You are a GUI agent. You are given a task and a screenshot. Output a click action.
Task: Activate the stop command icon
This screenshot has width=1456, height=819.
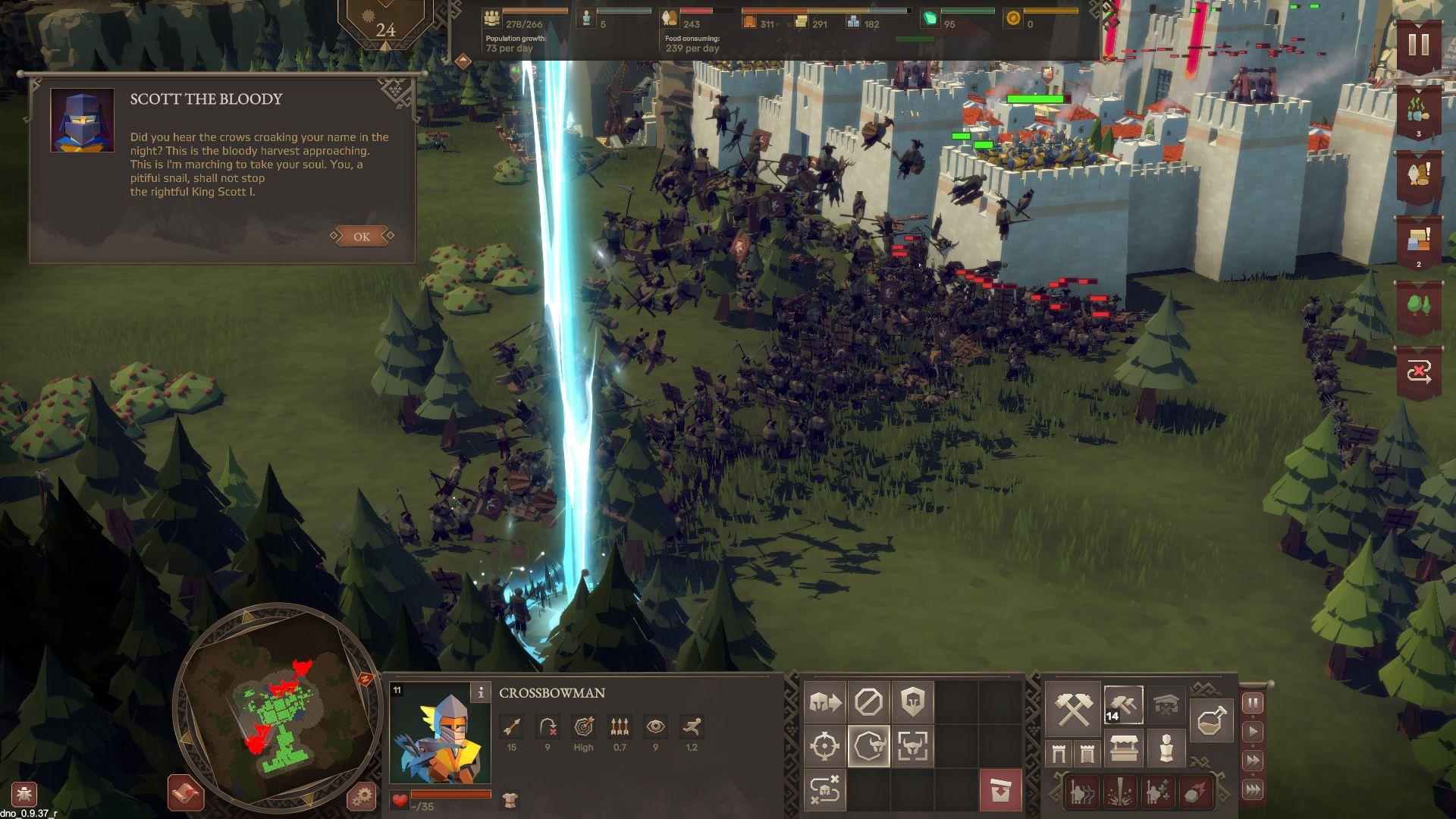coord(868,703)
